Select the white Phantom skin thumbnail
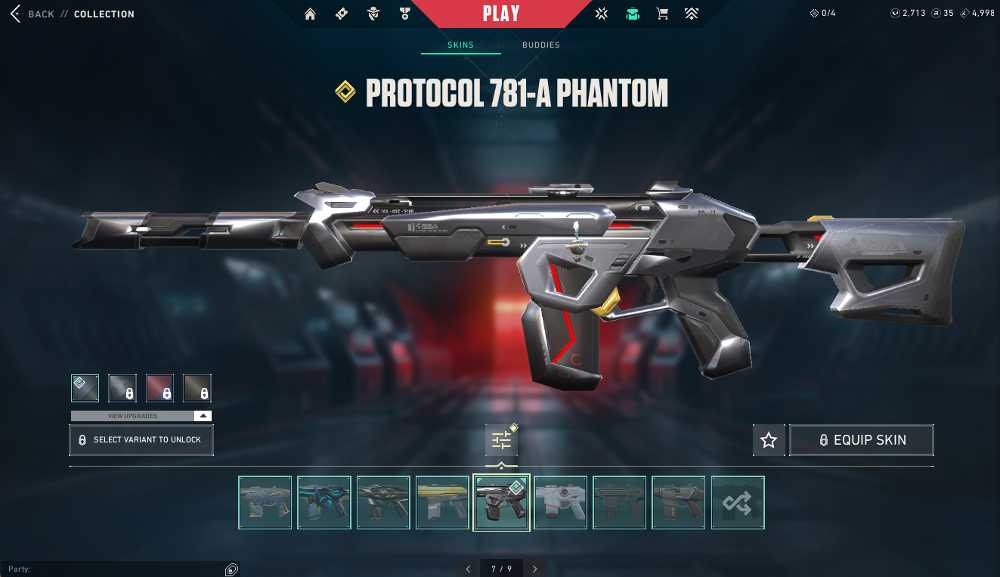Image resolution: width=1000 pixels, height=577 pixels. click(x=560, y=502)
